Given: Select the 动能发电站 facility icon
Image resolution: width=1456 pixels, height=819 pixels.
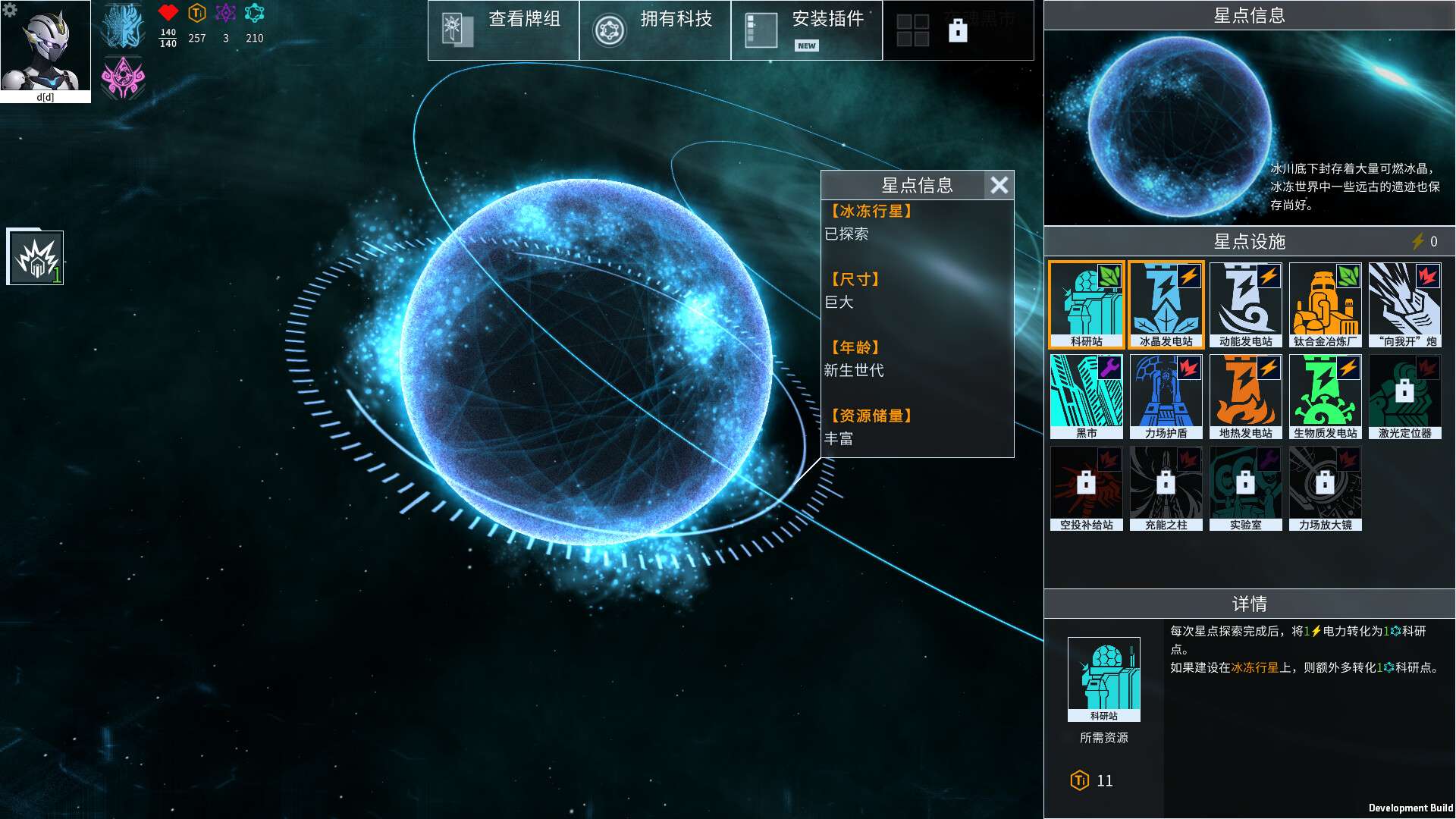Looking at the screenshot, I should pyautogui.click(x=1244, y=303).
